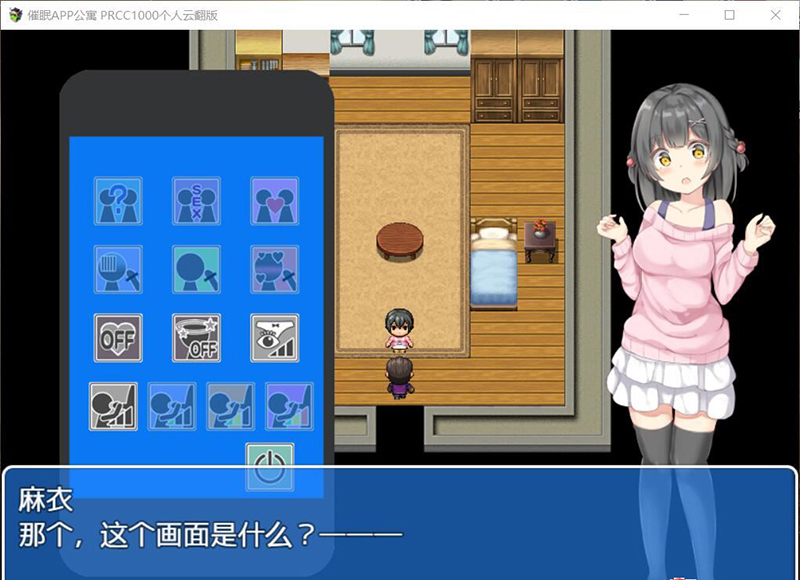Select the phone icon labeled SEX
The width and height of the screenshot is (800, 580).
[196, 201]
